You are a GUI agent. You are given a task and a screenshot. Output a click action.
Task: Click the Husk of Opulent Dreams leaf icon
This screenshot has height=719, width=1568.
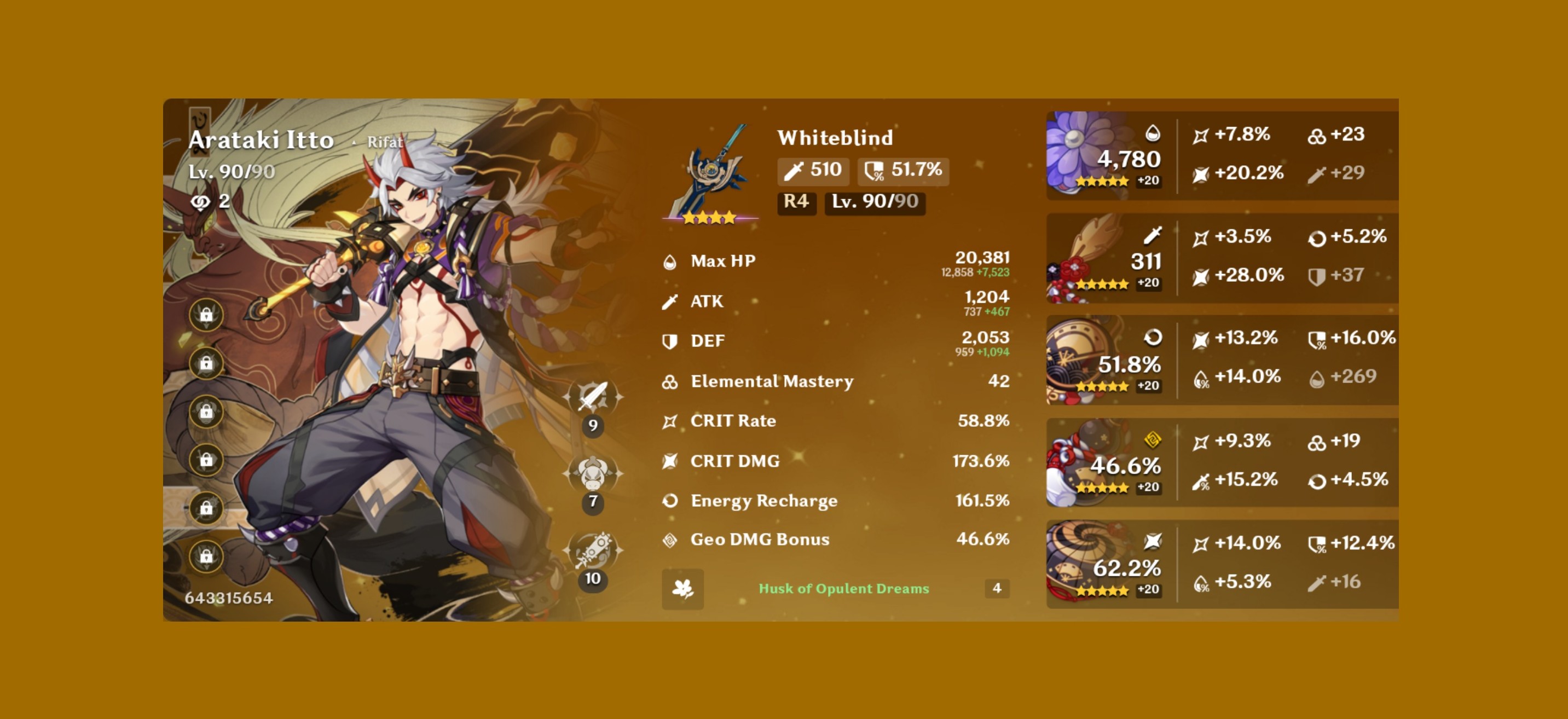[x=683, y=589]
